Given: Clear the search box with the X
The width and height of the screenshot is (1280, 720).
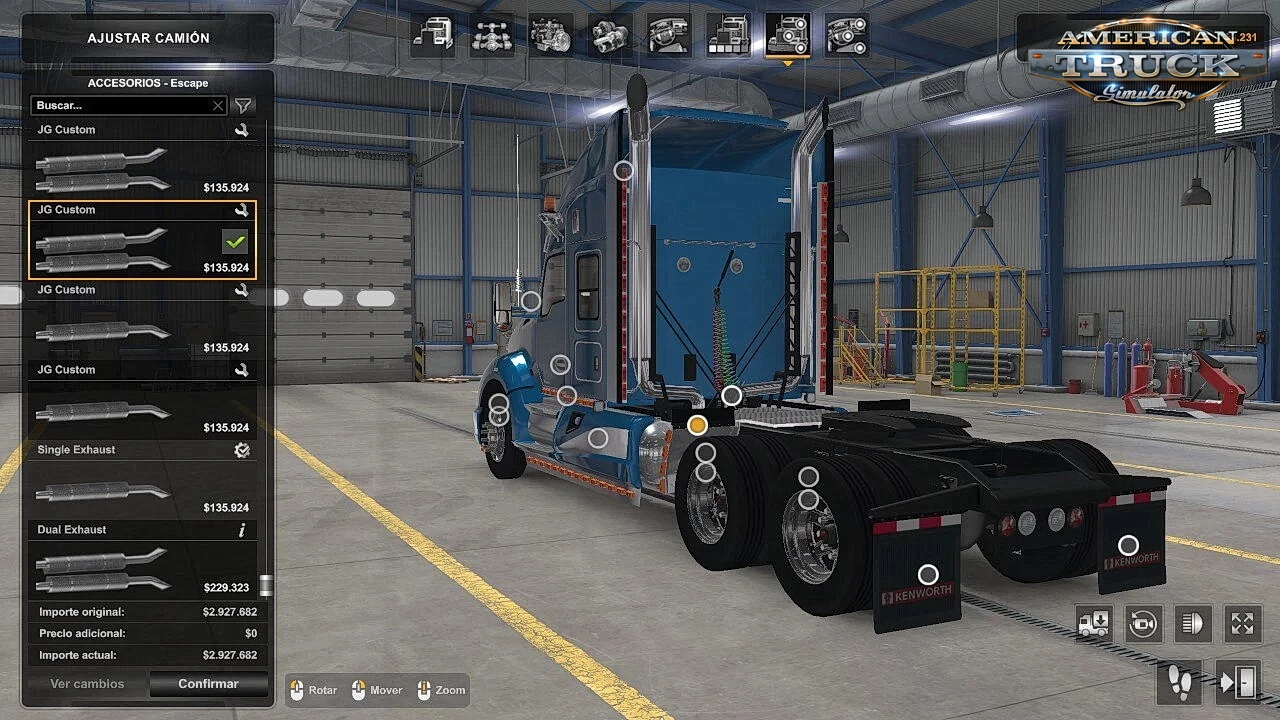Looking at the screenshot, I should point(218,105).
